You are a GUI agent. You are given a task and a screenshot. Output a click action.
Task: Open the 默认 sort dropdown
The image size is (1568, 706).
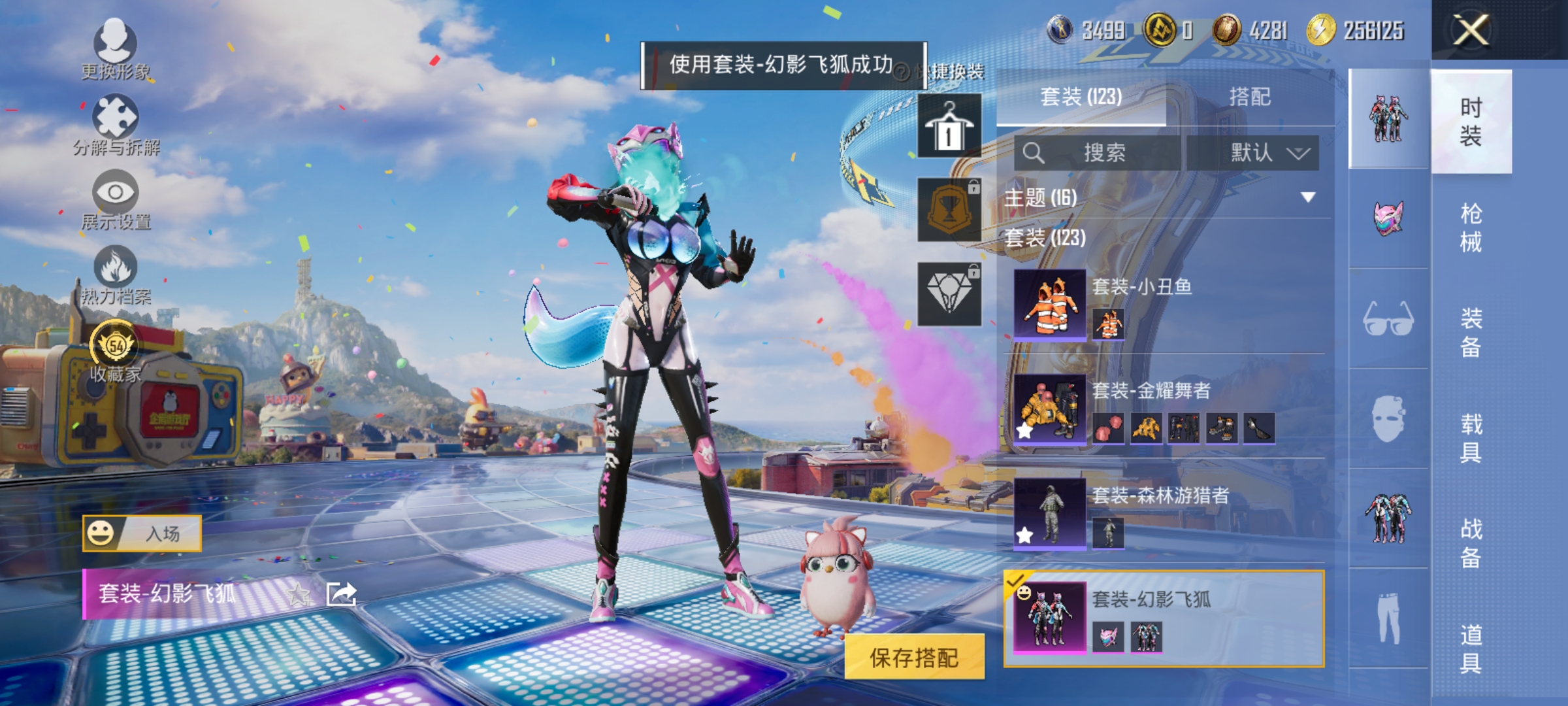tap(1265, 151)
